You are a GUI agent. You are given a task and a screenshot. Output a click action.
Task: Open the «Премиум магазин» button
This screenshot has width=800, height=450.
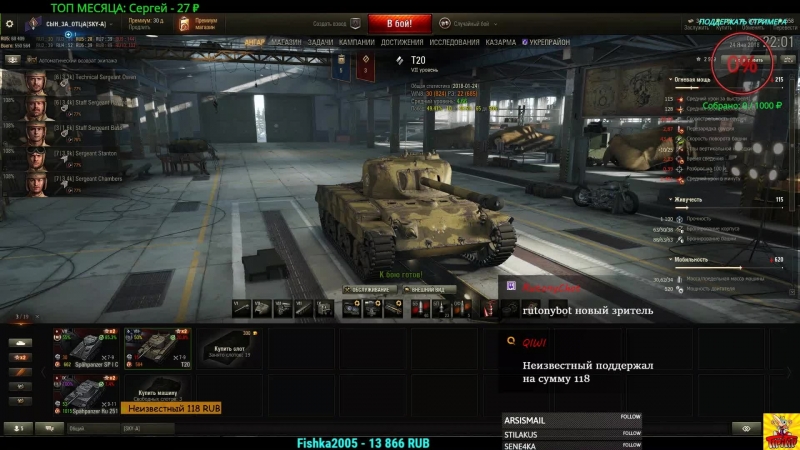198,23
